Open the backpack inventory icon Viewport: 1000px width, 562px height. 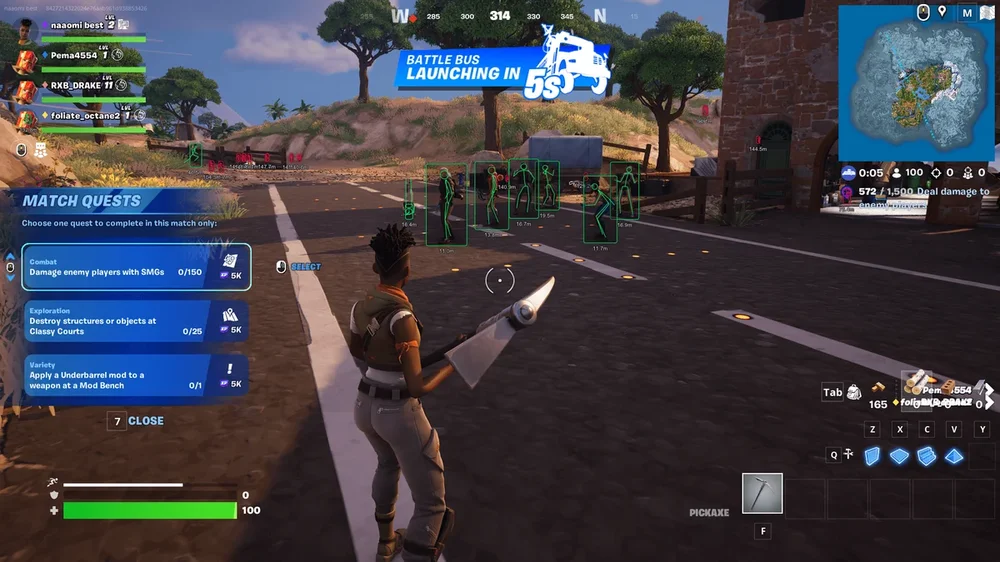click(x=855, y=392)
